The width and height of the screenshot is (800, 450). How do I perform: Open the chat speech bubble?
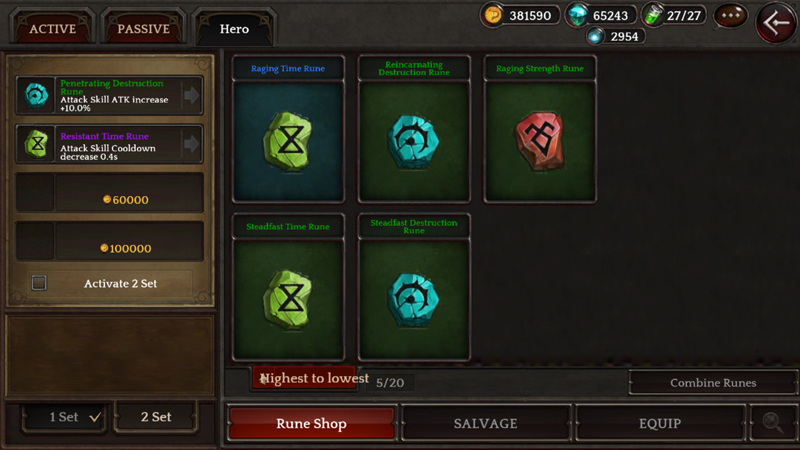730,16
